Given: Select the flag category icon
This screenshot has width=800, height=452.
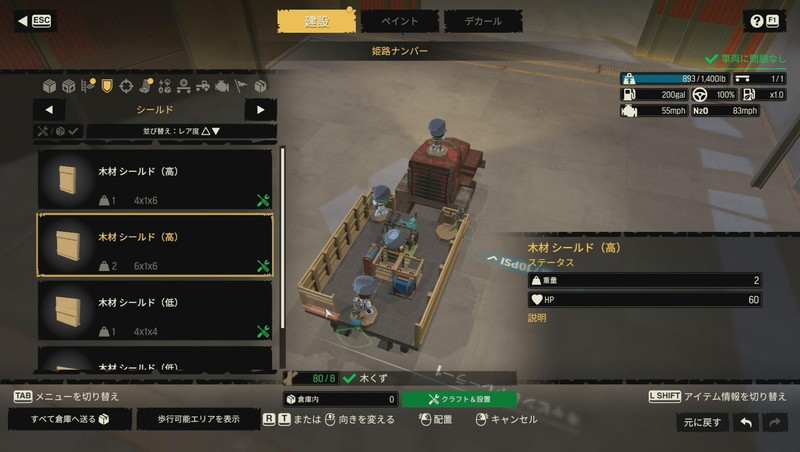Looking at the screenshot, I should pyautogui.click(x=240, y=86).
